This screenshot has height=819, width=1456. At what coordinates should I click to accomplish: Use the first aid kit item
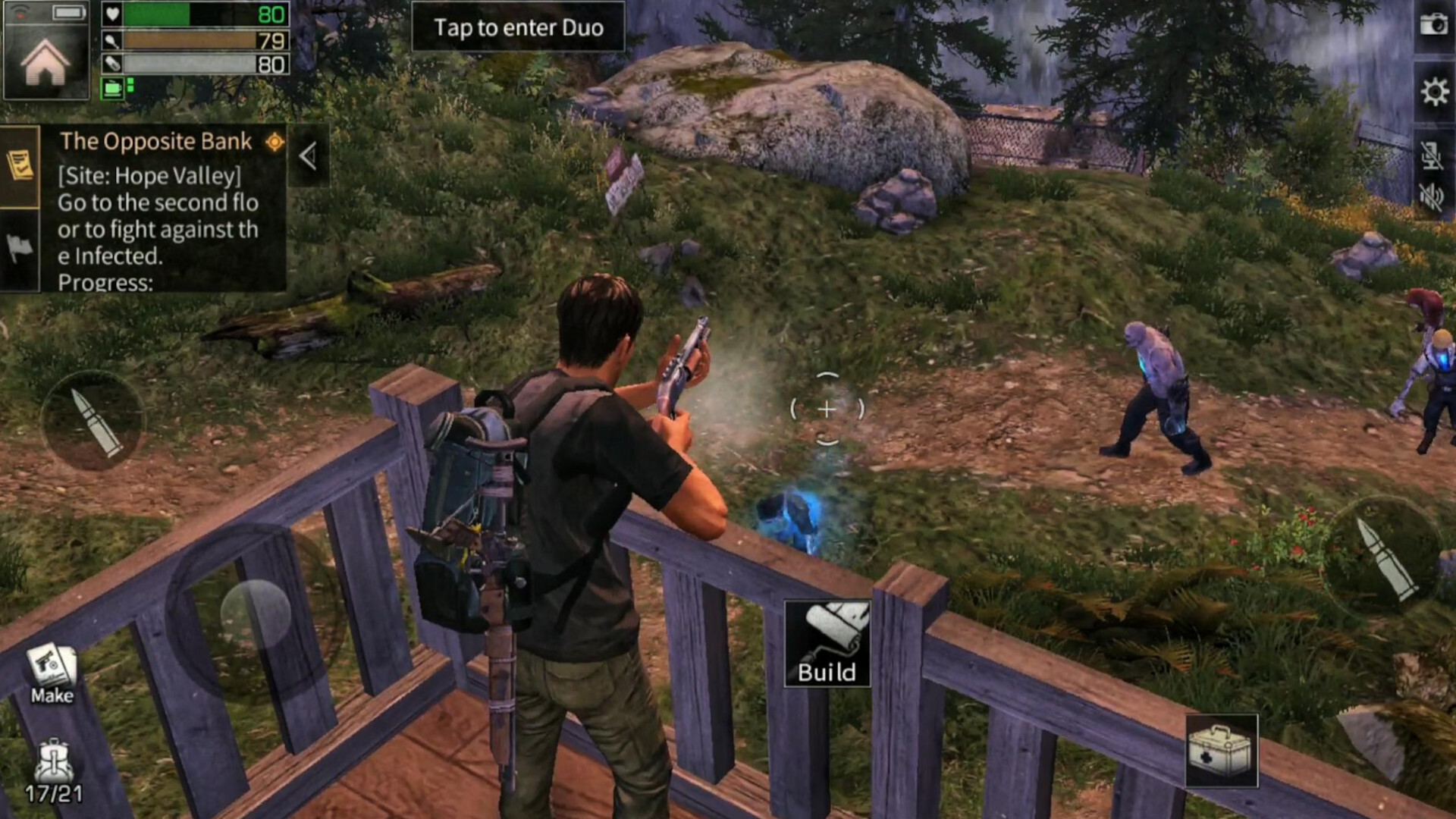click(1221, 751)
